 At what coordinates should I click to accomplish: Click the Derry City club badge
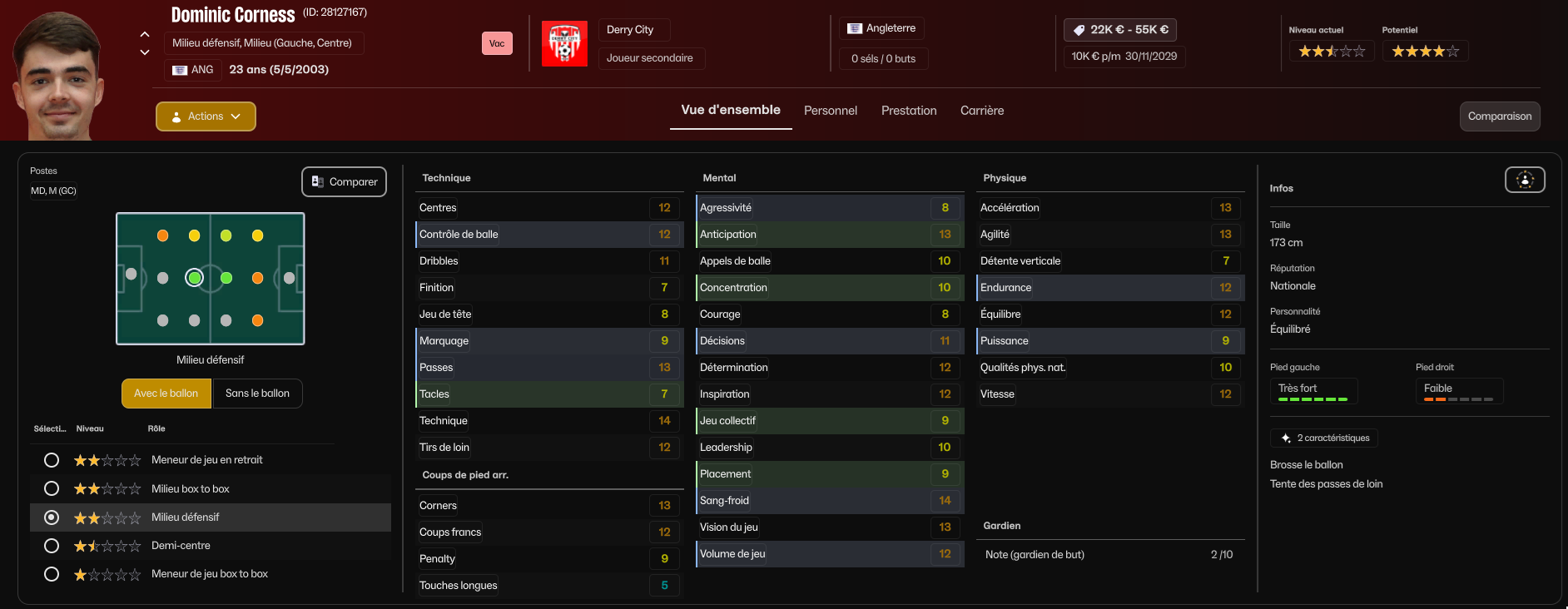tap(564, 43)
